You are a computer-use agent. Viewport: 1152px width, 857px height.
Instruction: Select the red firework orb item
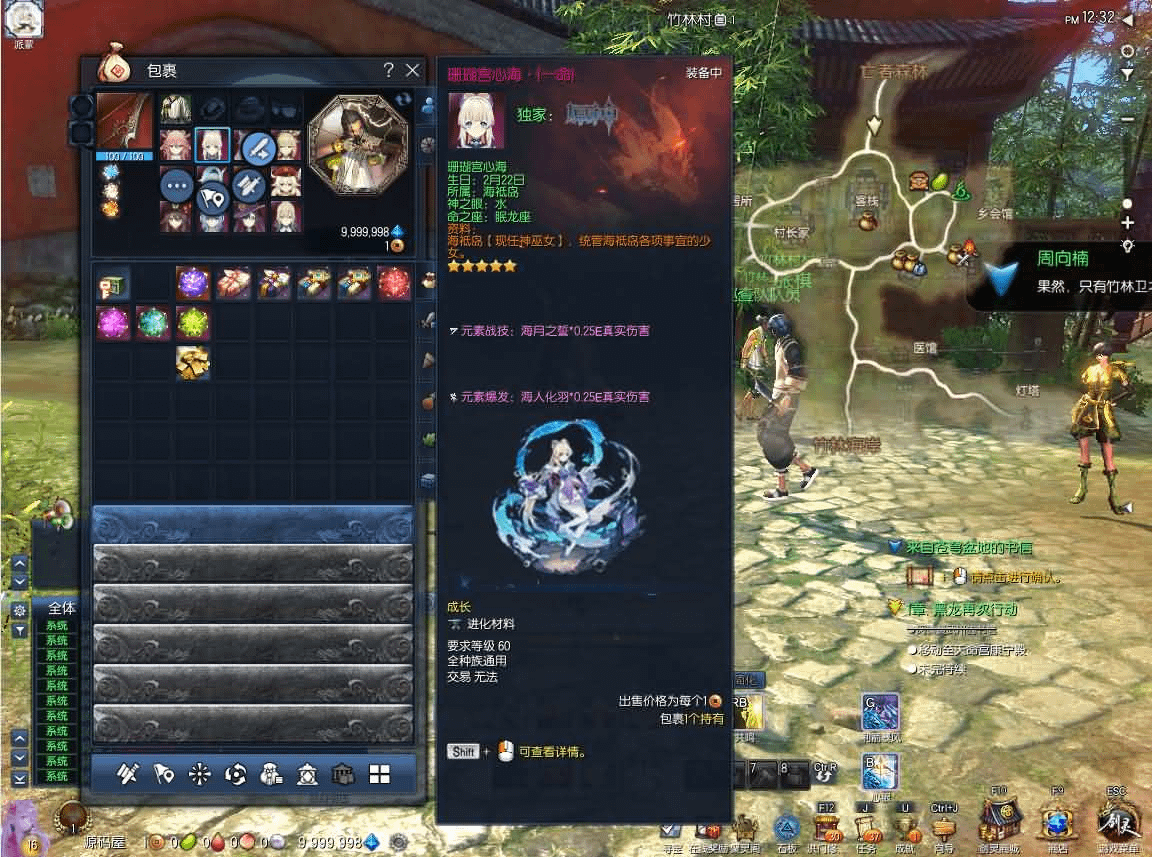tap(393, 283)
